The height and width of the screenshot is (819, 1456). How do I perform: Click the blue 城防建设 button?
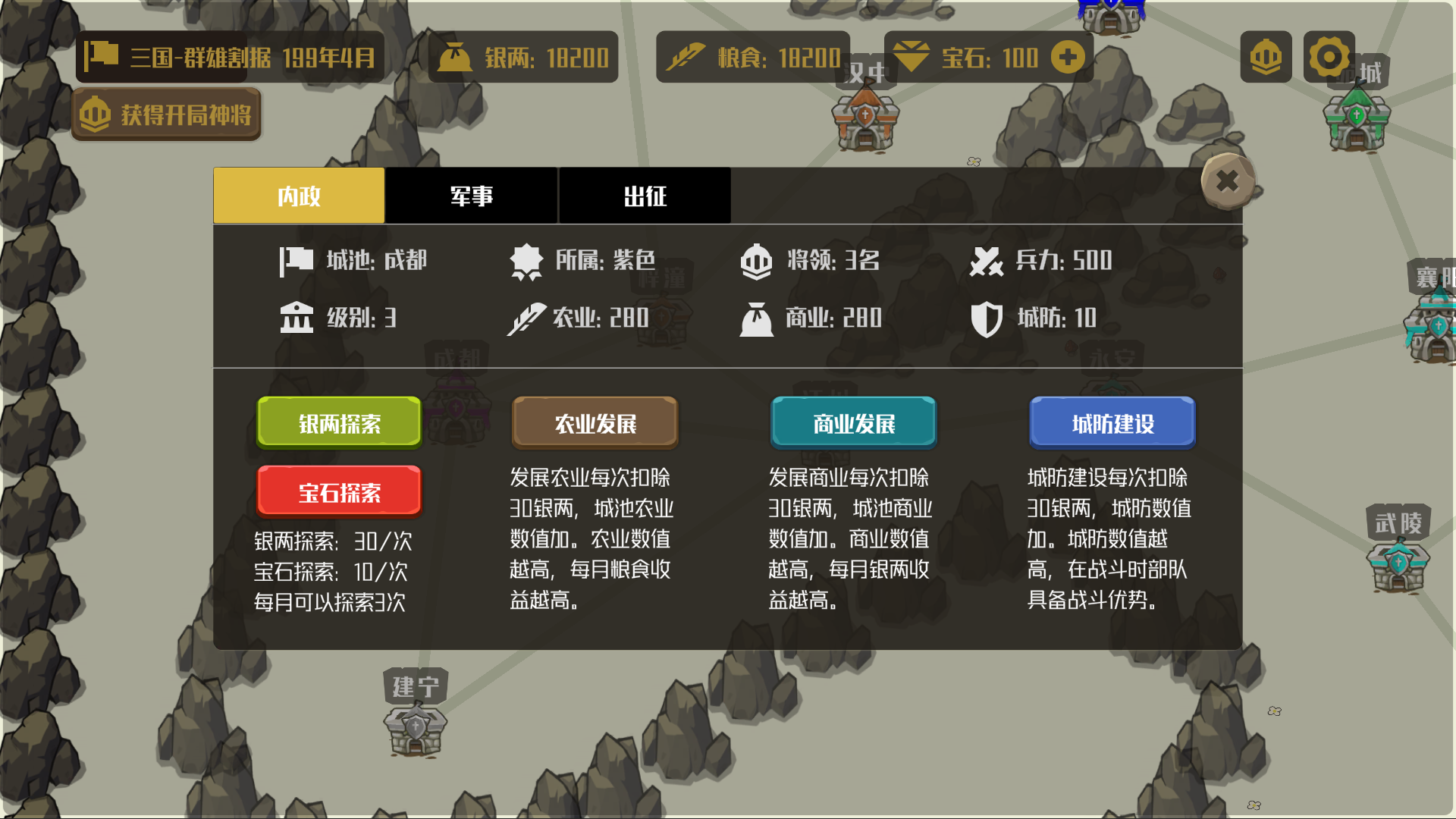click(x=1112, y=423)
